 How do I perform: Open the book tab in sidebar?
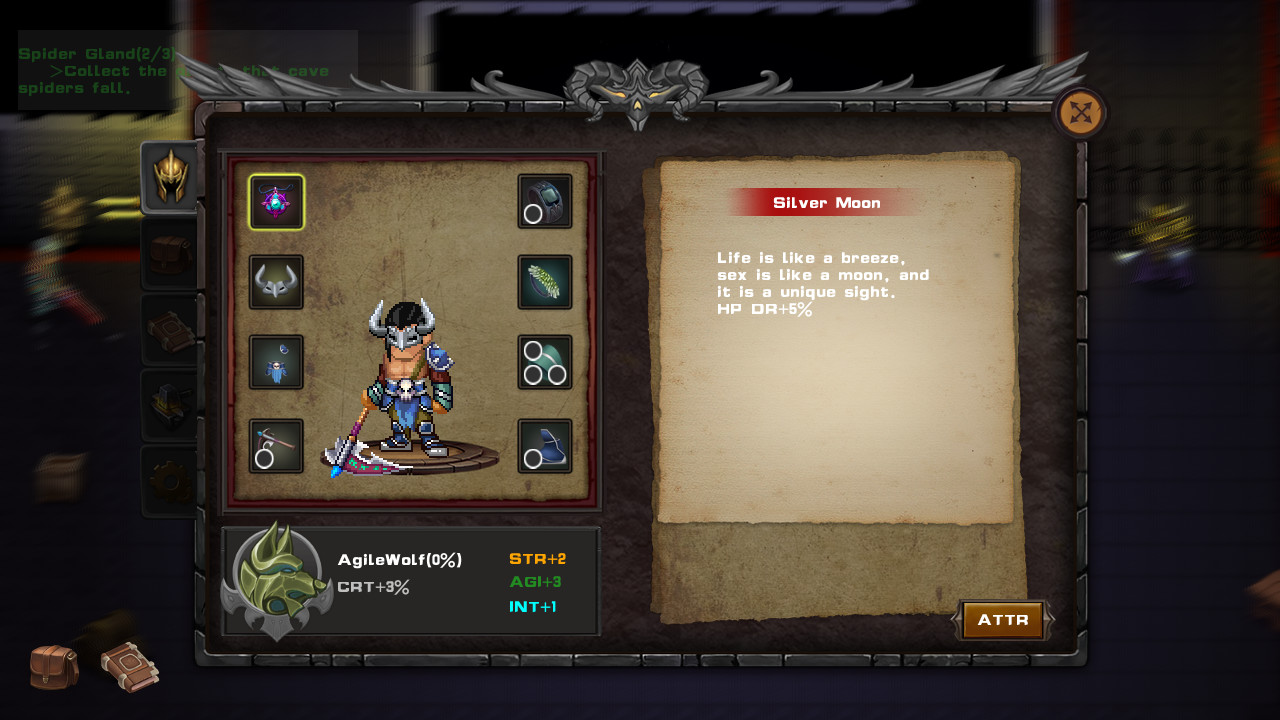click(171, 330)
